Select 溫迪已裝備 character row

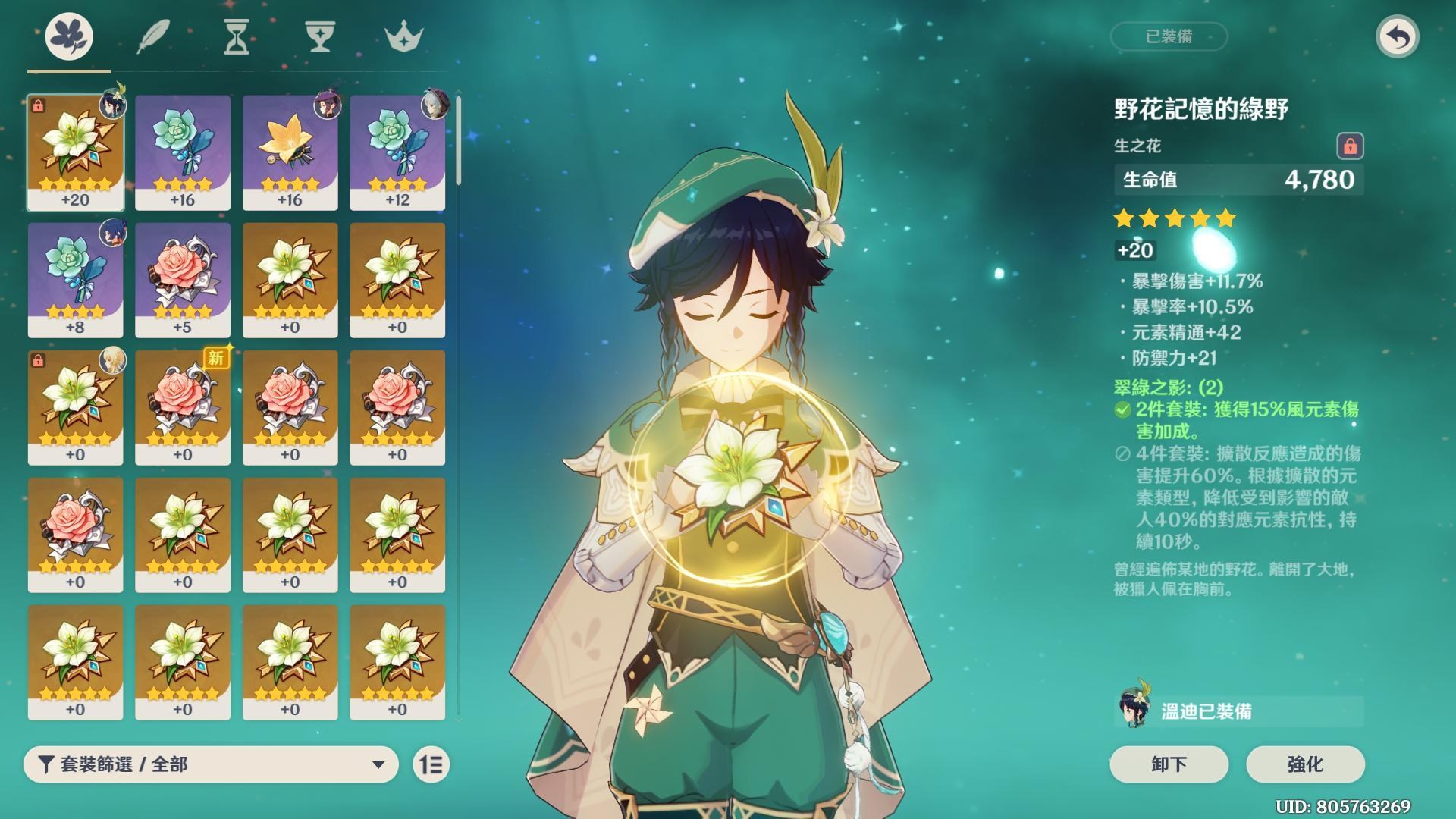[1238, 711]
